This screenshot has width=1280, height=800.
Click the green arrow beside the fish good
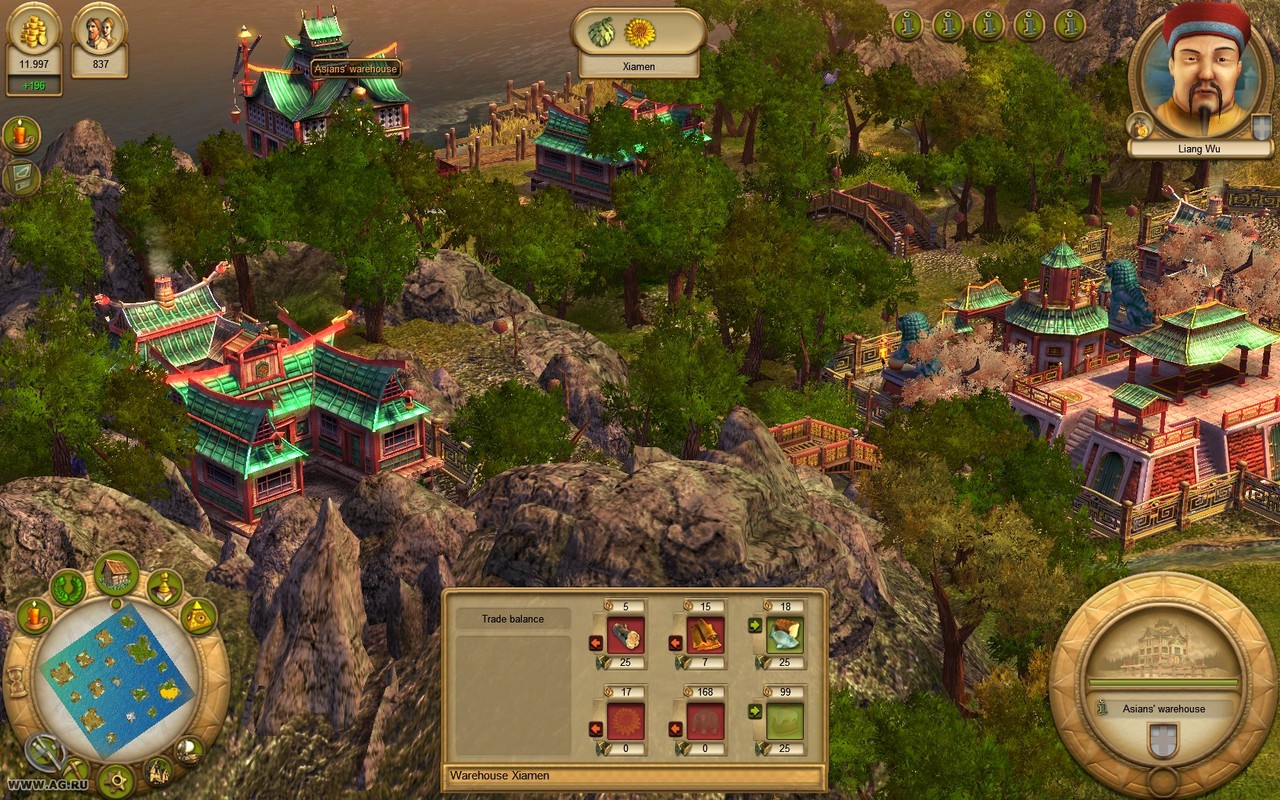pos(755,627)
